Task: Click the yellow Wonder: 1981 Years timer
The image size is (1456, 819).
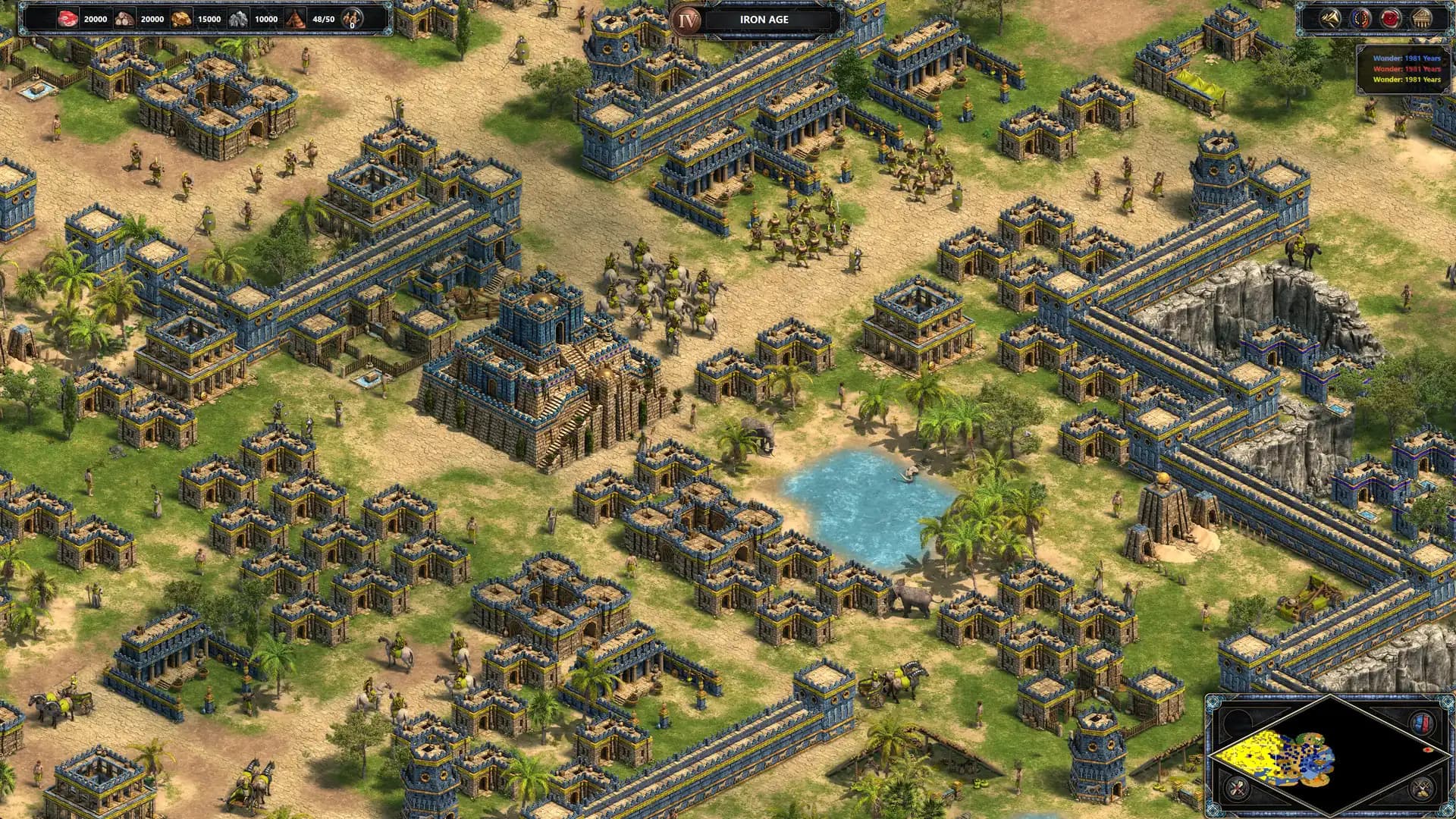Action: tap(1407, 80)
